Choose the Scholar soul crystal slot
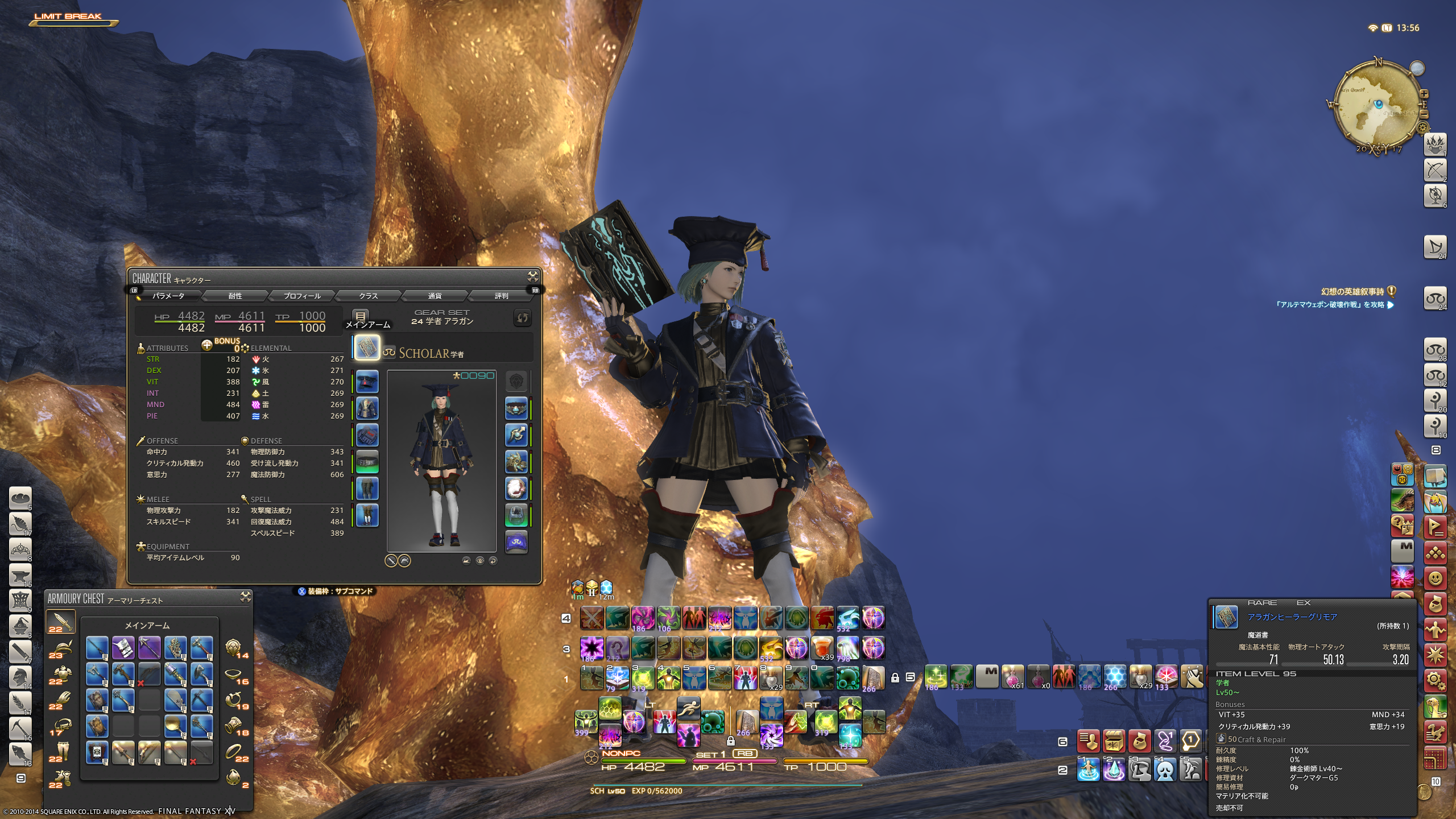The image size is (1456, 819). click(516, 541)
